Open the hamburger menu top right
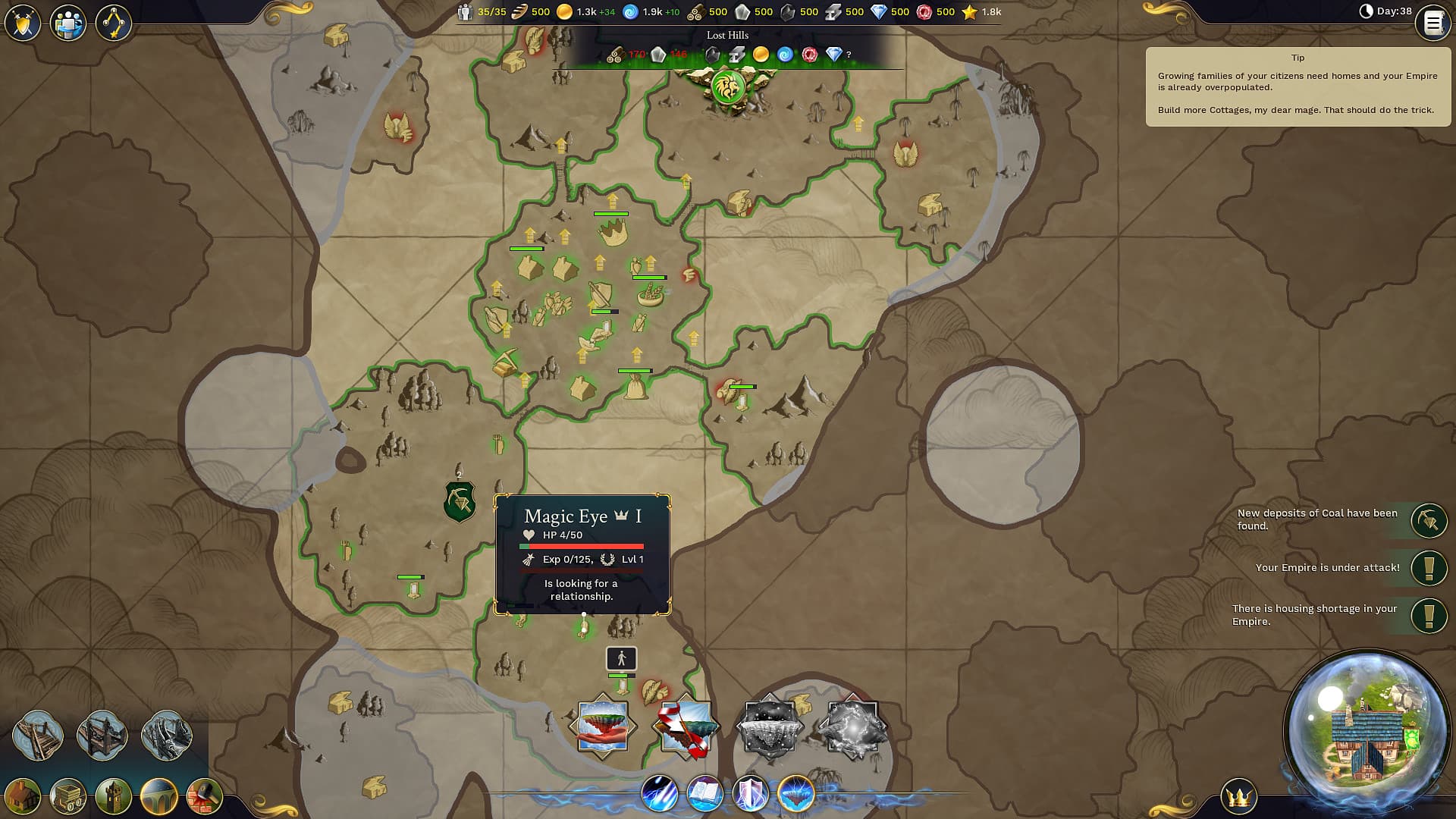The height and width of the screenshot is (819, 1456). click(x=1432, y=23)
